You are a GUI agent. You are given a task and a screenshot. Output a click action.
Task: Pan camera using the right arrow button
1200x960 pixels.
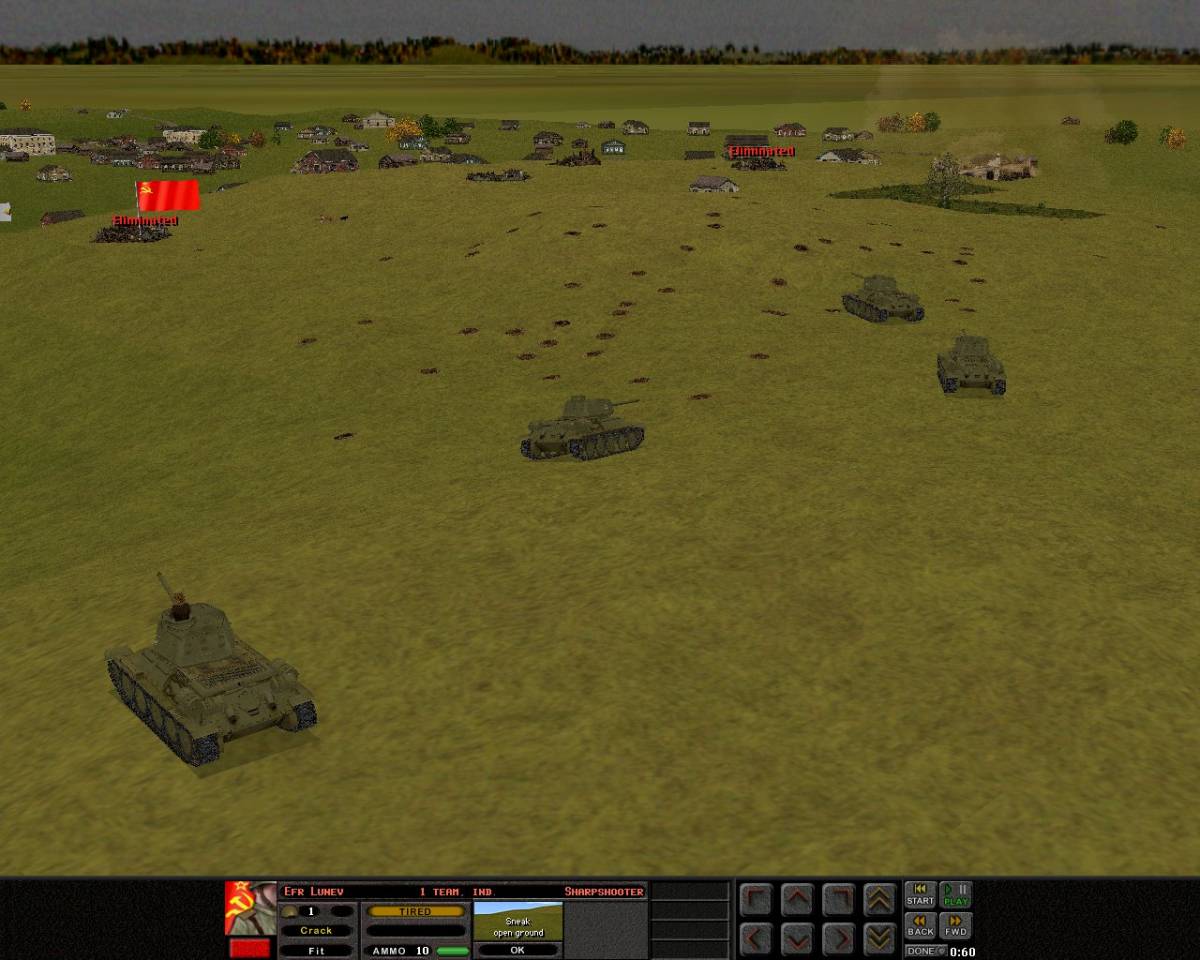838,938
